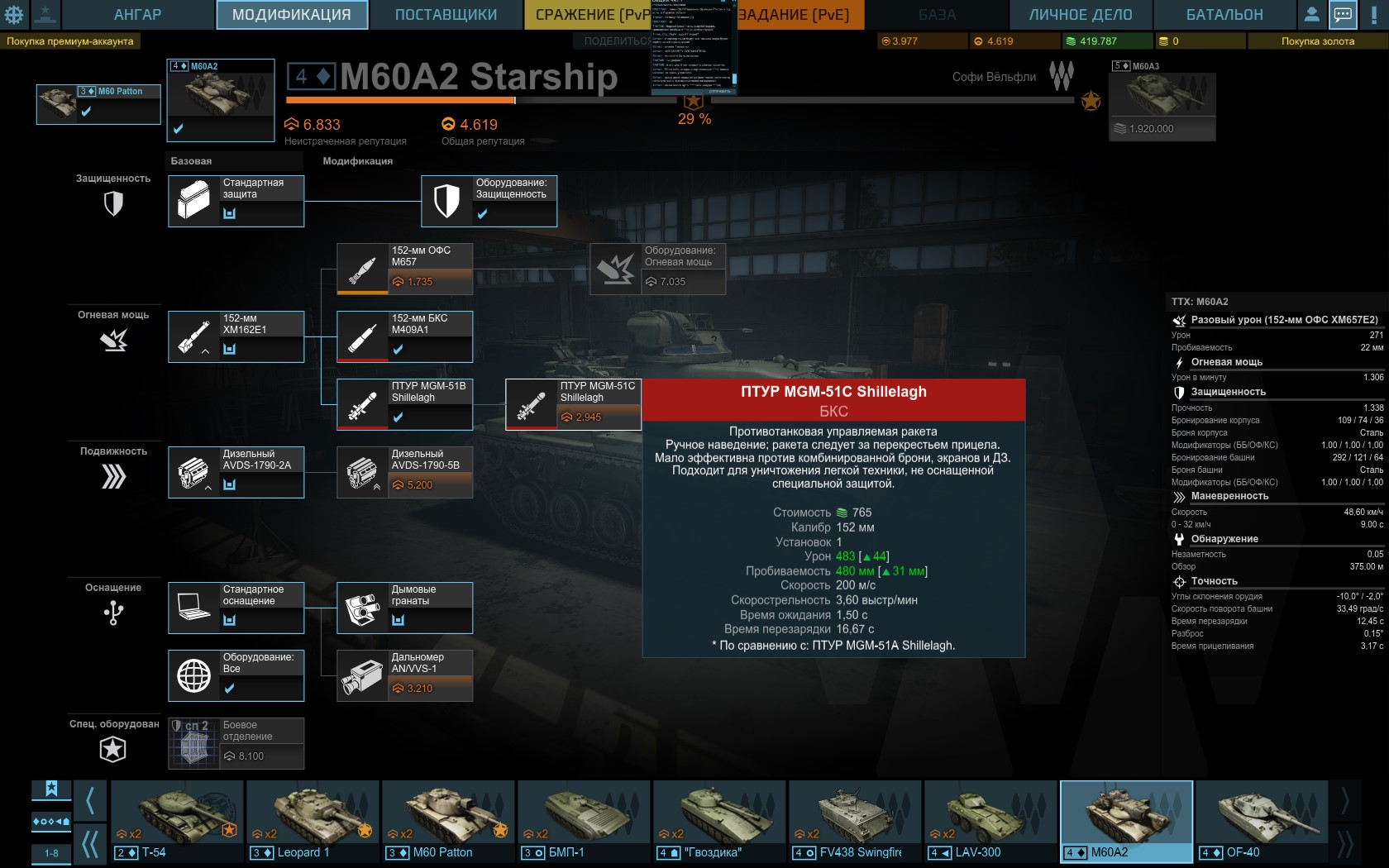Open the settings gear menu
1389x868 pixels.
pyautogui.click(x=14, y=15)
